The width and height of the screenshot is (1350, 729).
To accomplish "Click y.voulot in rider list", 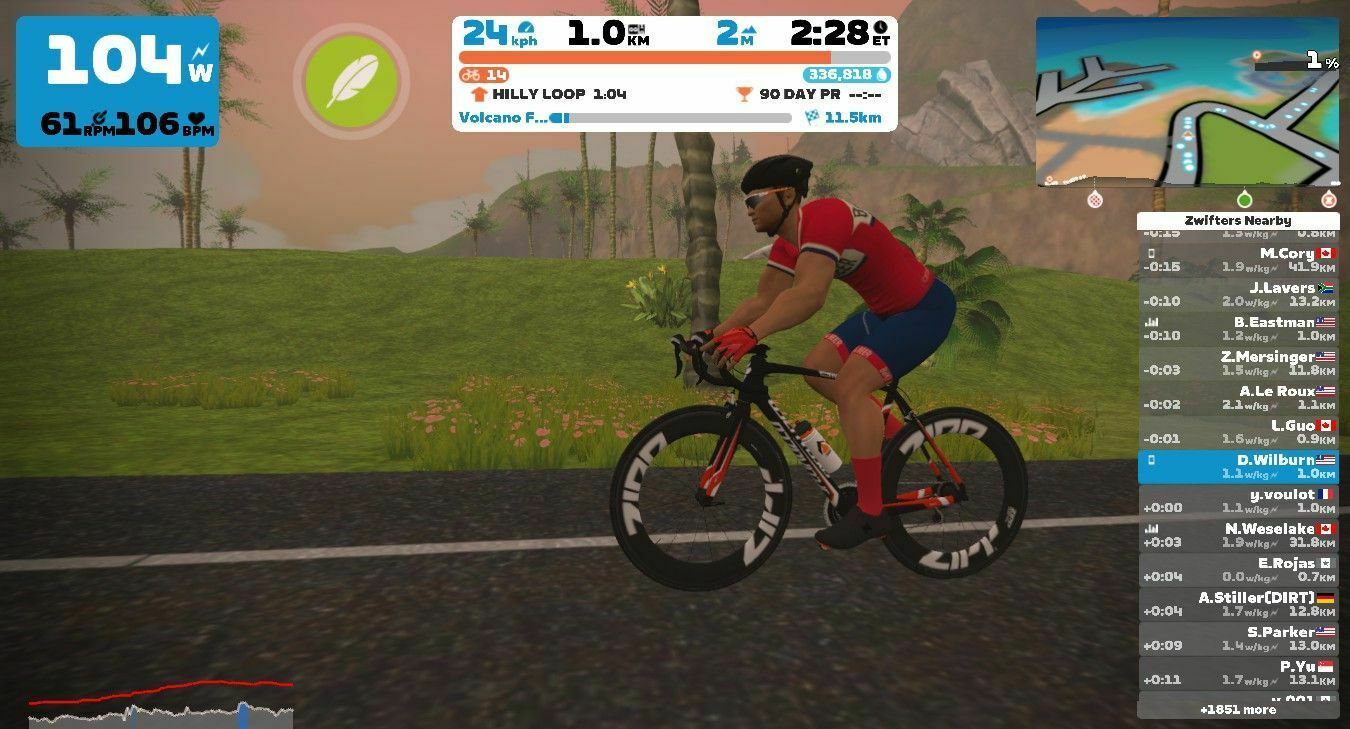I will click(x=1238, y=501).
